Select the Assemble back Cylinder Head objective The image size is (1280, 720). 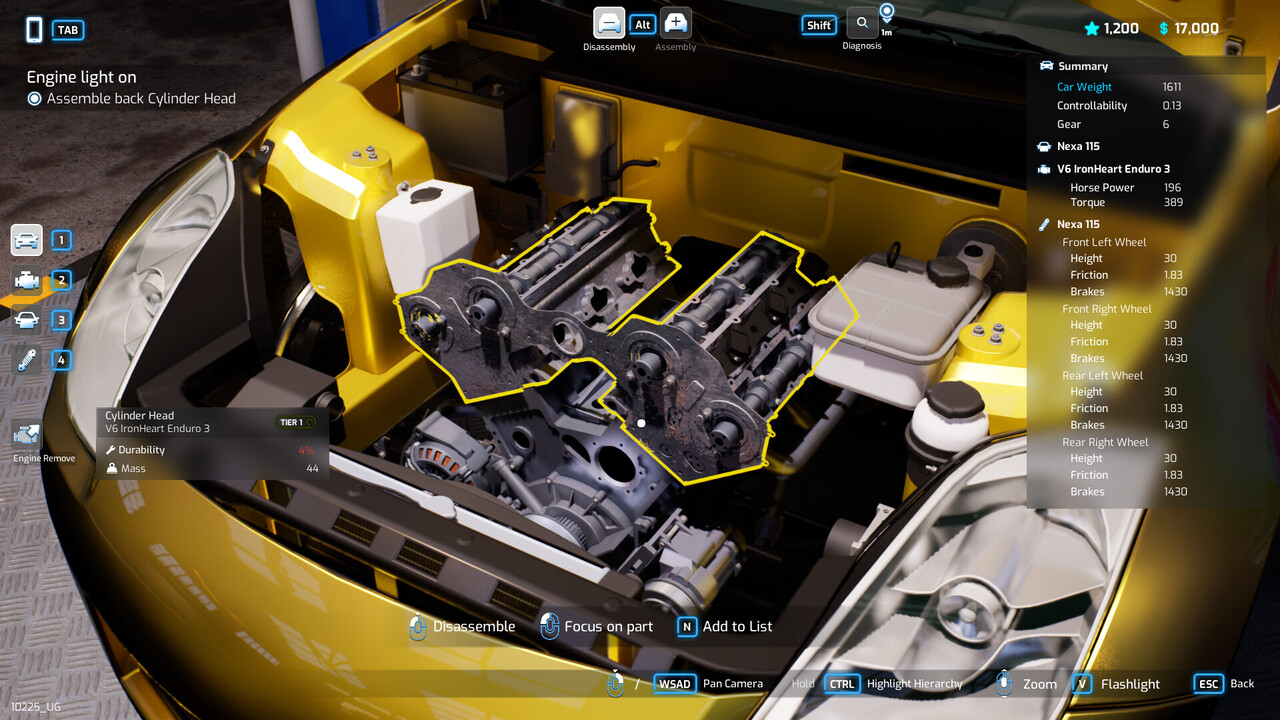click(141, 98)
